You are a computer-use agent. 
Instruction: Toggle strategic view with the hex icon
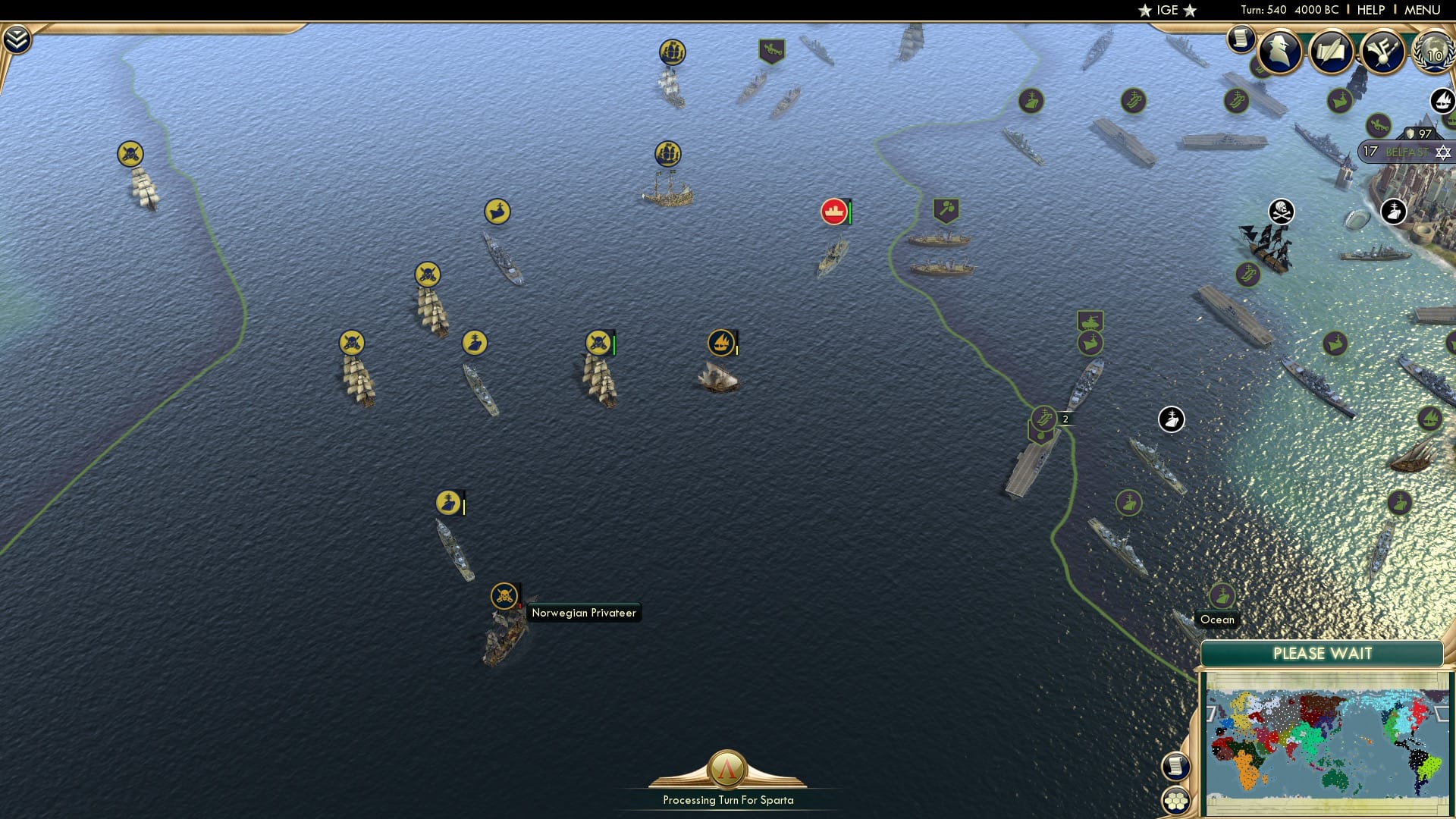(x=1176, y=801)
